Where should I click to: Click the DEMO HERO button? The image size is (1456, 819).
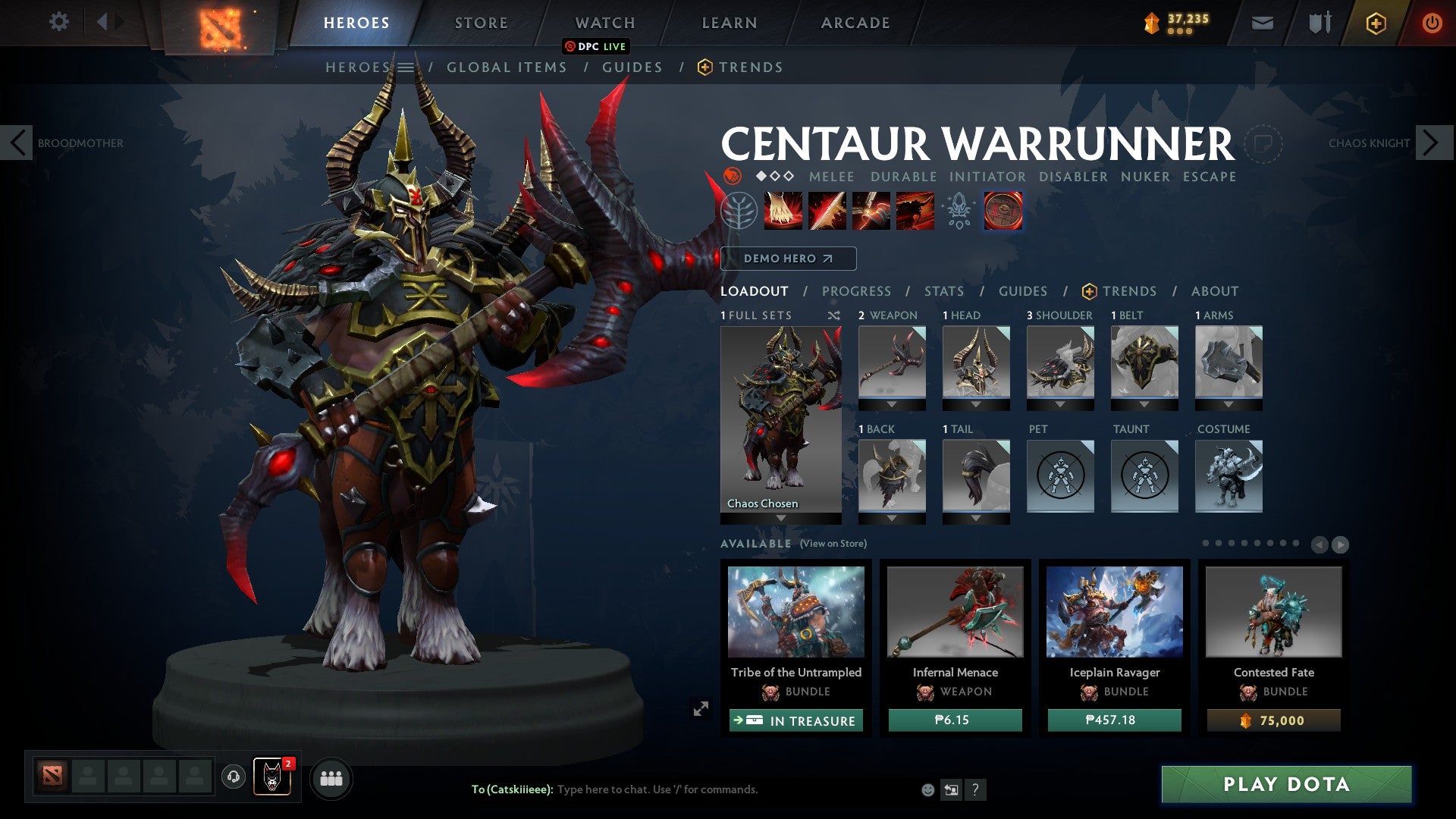[x=787, y=259]
